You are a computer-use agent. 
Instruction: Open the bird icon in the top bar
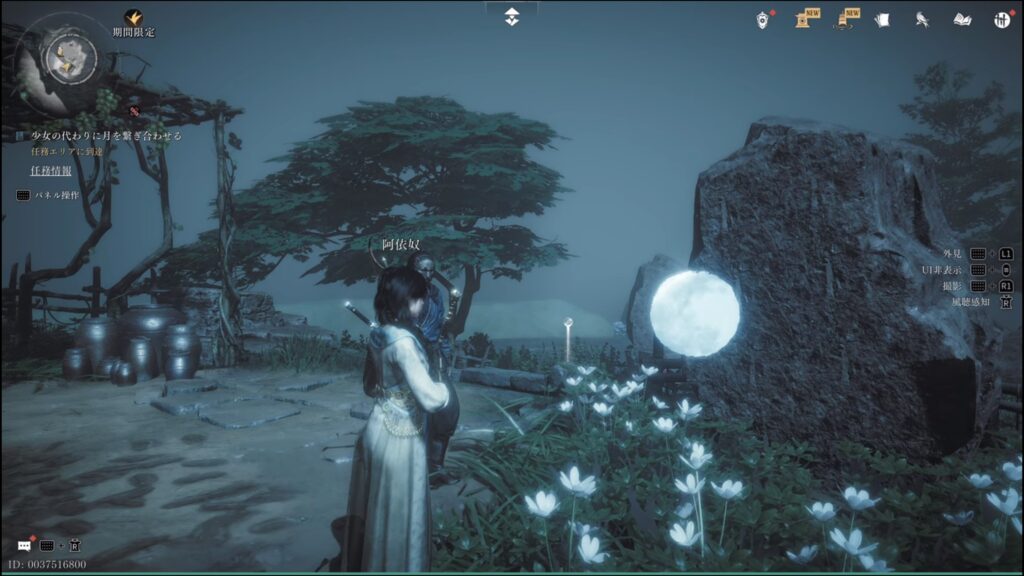922,19
